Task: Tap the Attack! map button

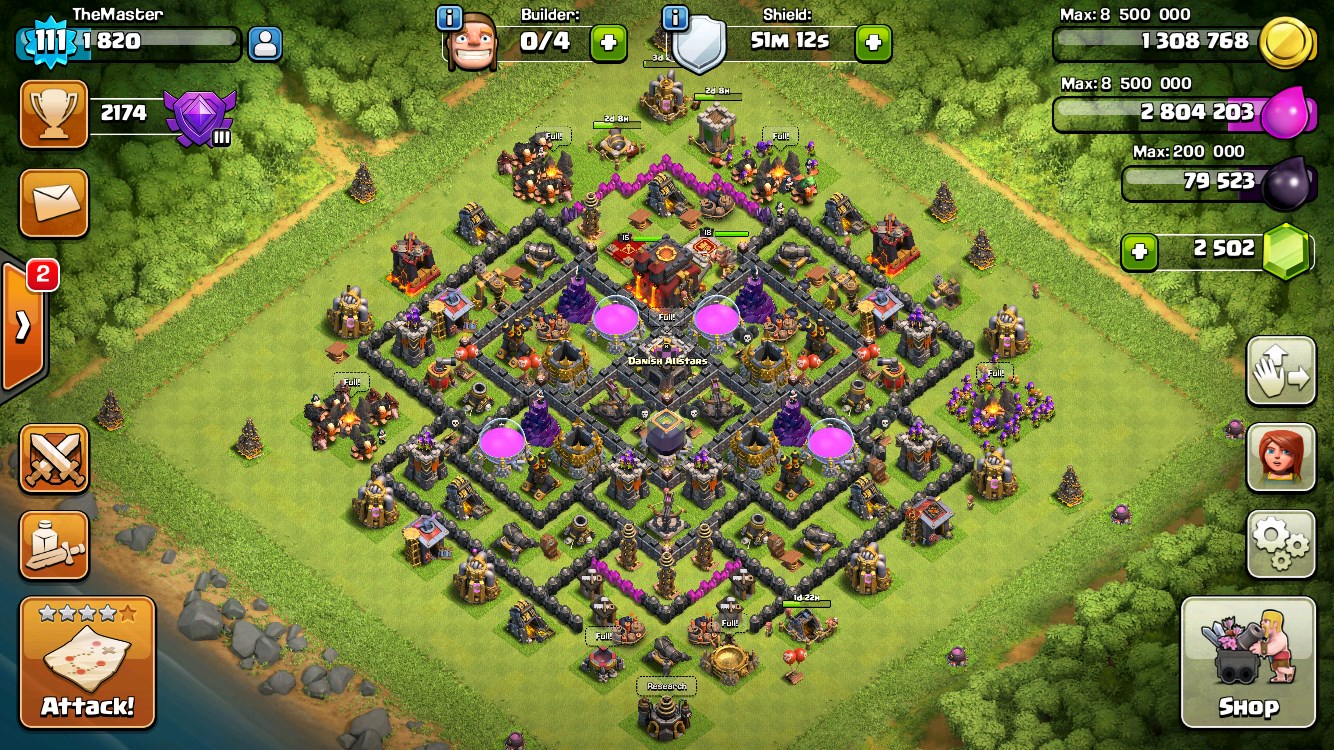Action: pyautogui.click(x=87, y=662)
